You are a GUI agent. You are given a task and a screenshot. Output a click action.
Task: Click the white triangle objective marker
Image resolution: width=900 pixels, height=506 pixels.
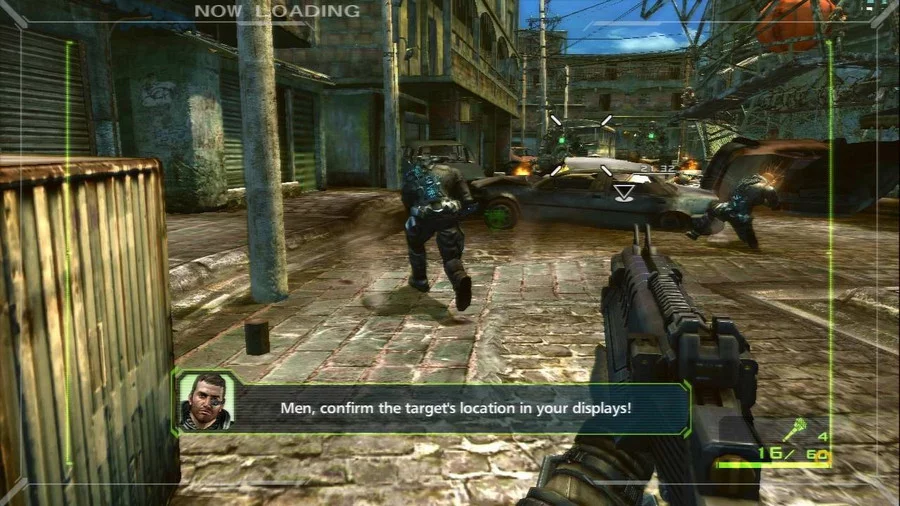pyautogui.click(x=624, y=192)
